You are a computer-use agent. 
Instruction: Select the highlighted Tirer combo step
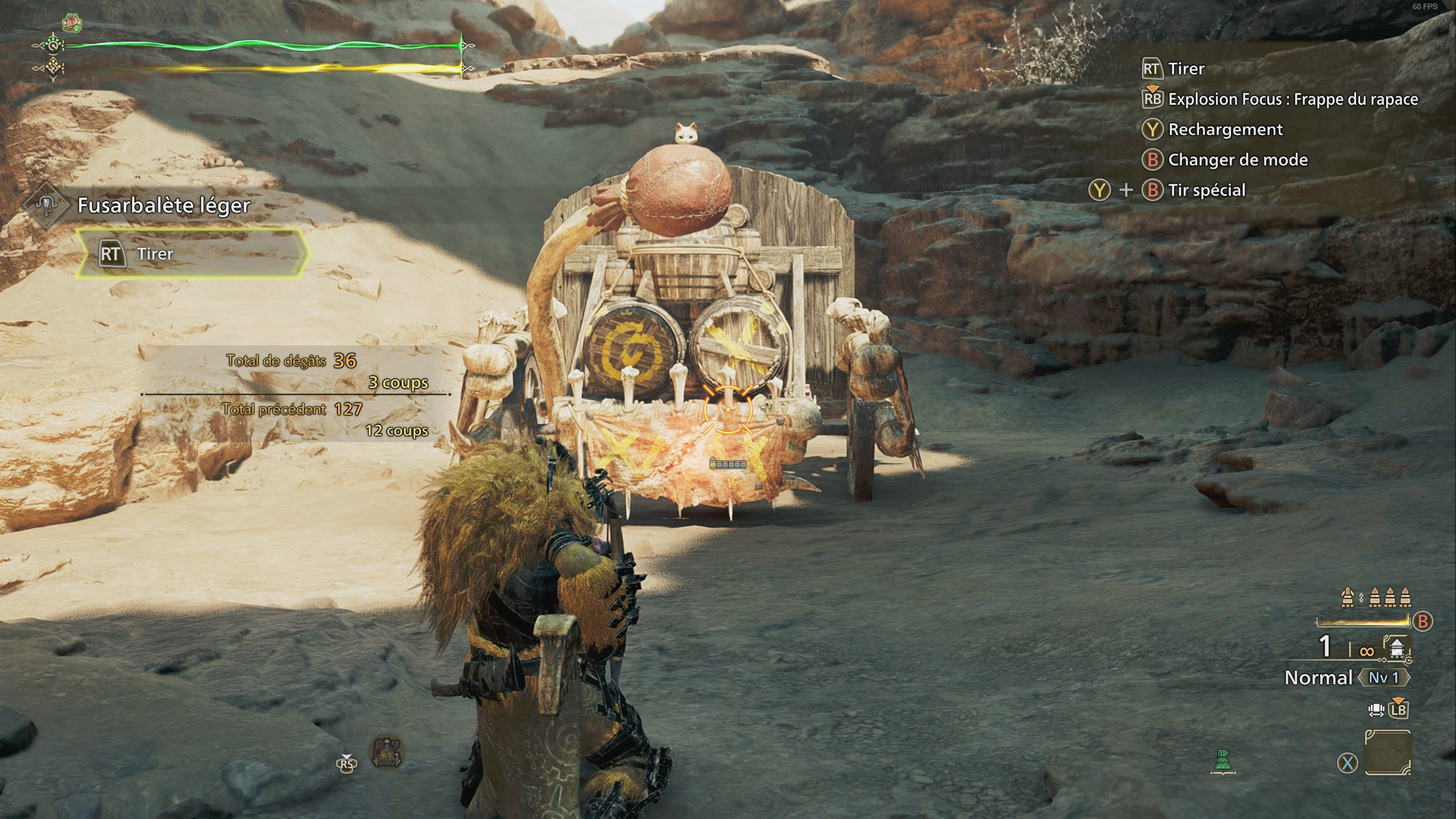click(x=192, y=254)
